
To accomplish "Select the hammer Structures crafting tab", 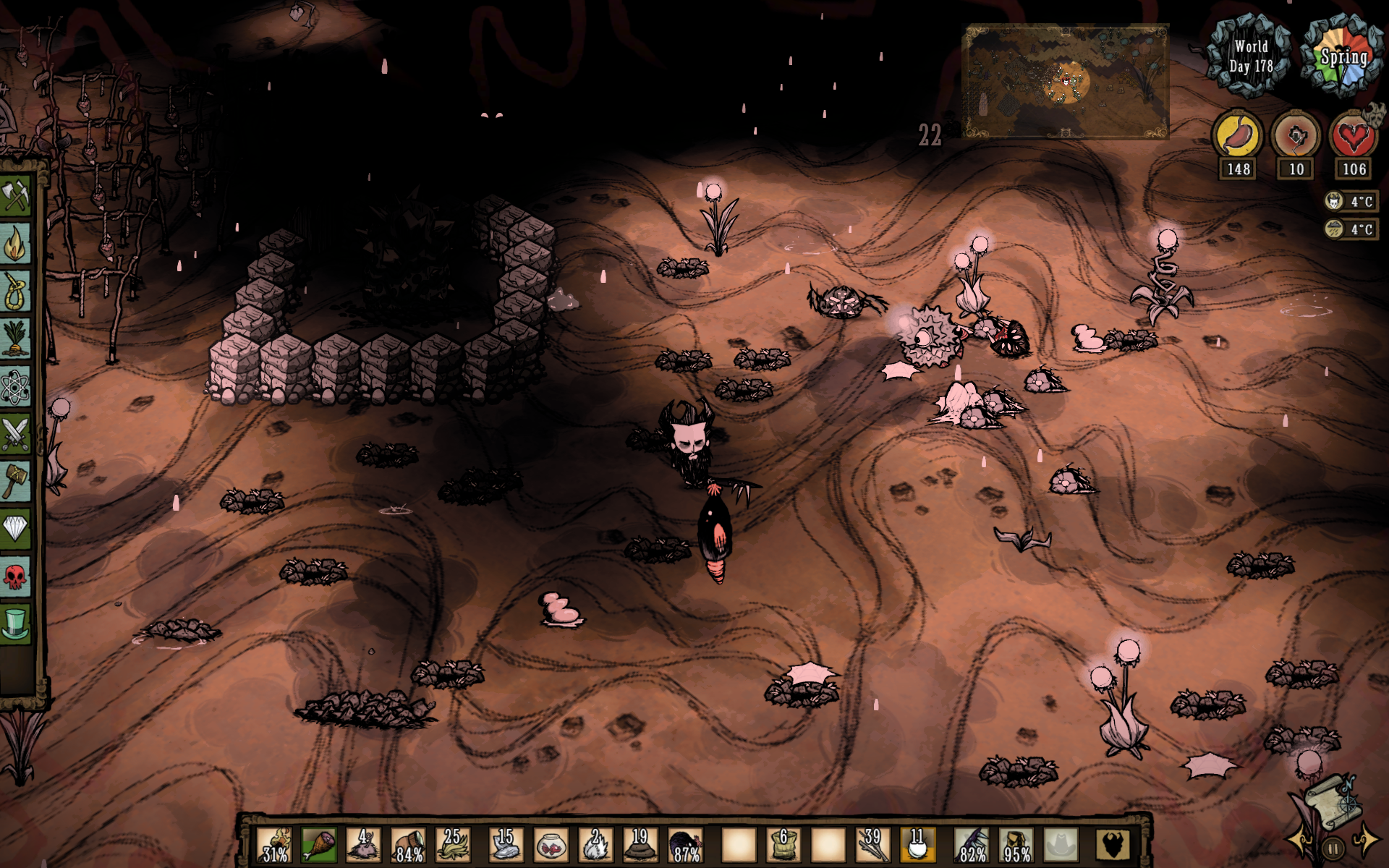I will pyautogui.click(x=16, y=481).
